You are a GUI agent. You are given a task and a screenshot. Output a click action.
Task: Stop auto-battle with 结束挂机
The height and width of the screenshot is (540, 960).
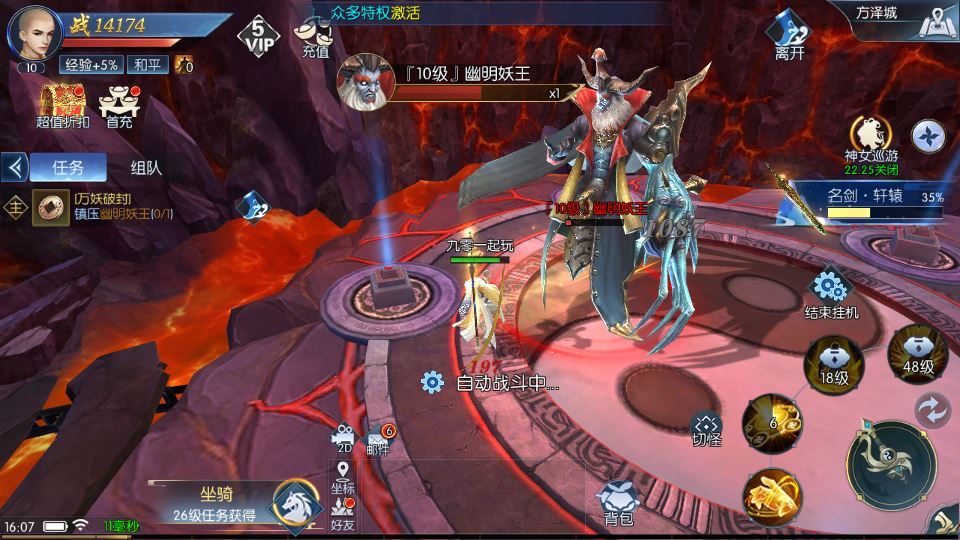click(x=831, y=294)
